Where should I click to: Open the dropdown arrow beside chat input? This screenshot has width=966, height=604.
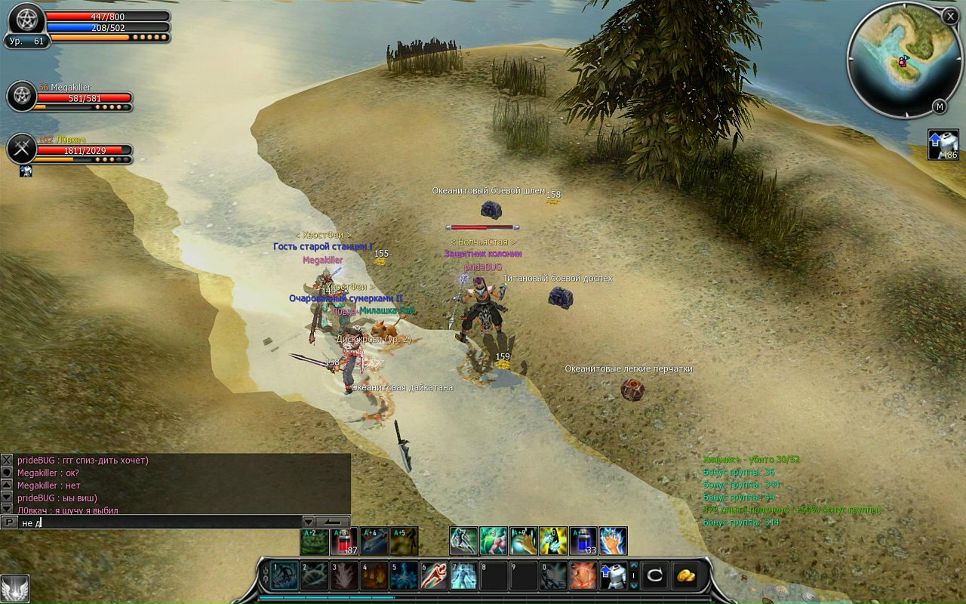309,522
